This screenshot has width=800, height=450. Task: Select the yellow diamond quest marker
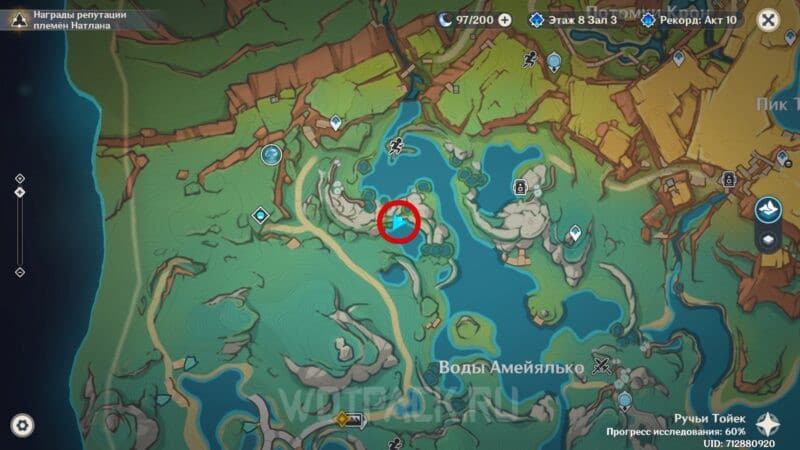(344, 419)
